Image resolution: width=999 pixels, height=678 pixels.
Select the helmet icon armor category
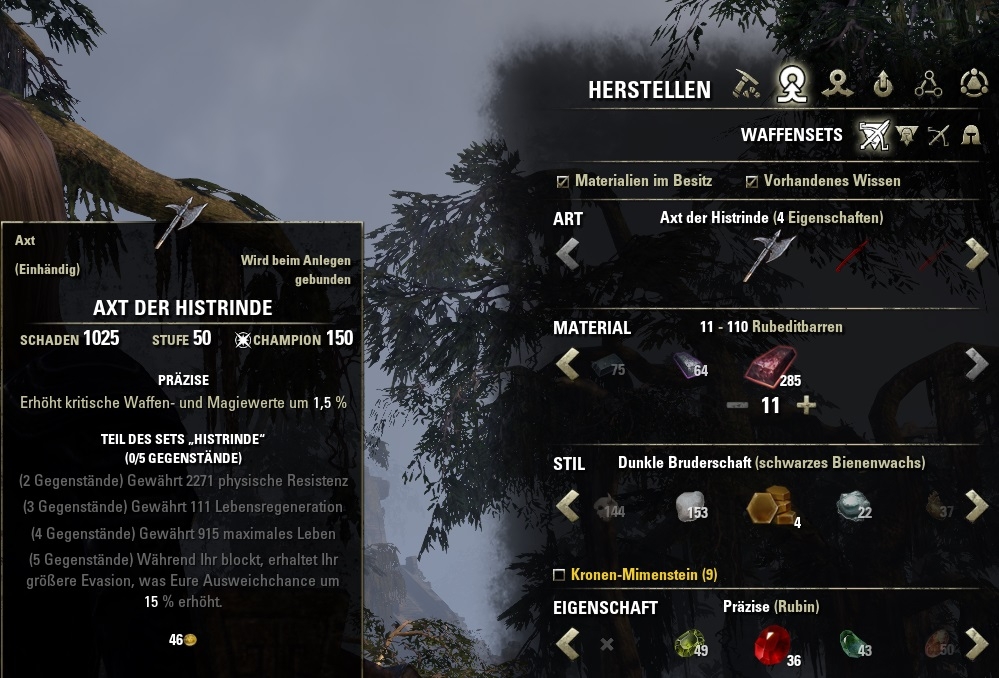[970, 135]
